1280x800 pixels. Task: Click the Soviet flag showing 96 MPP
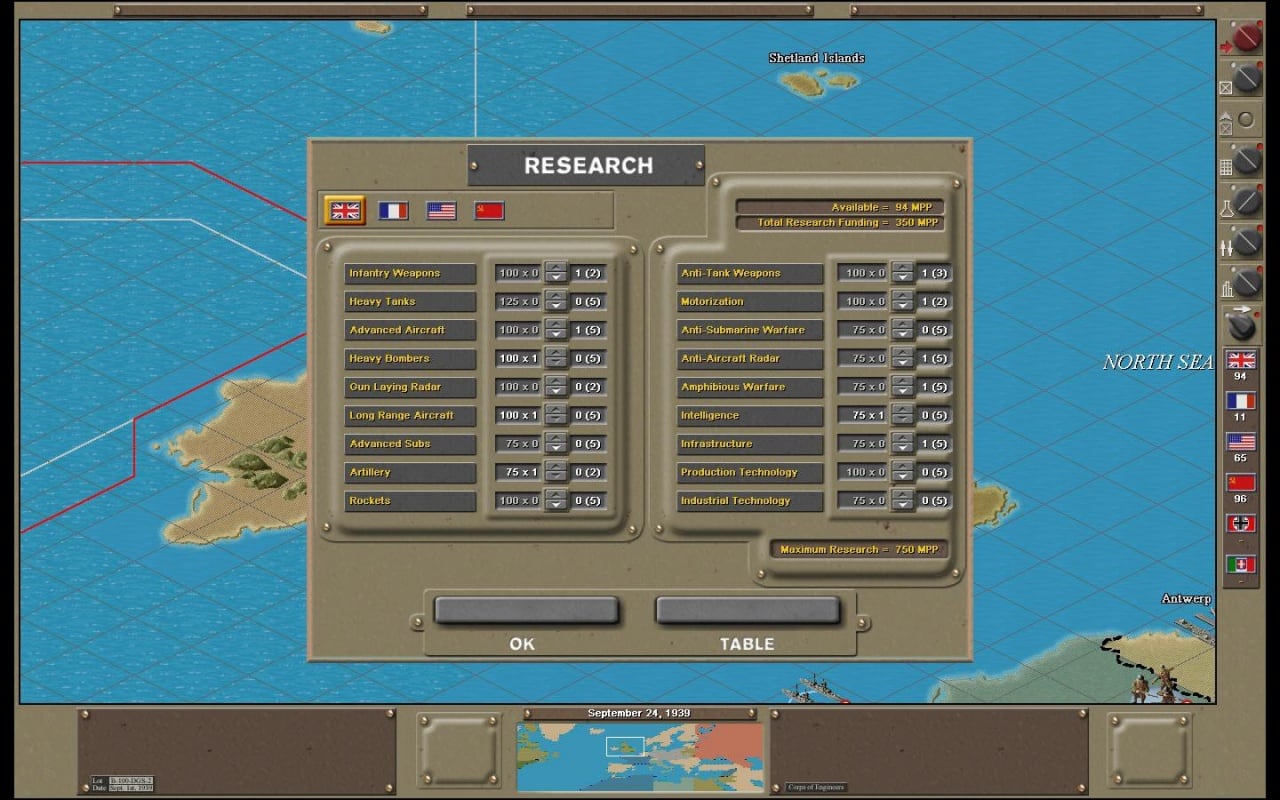1240,483
